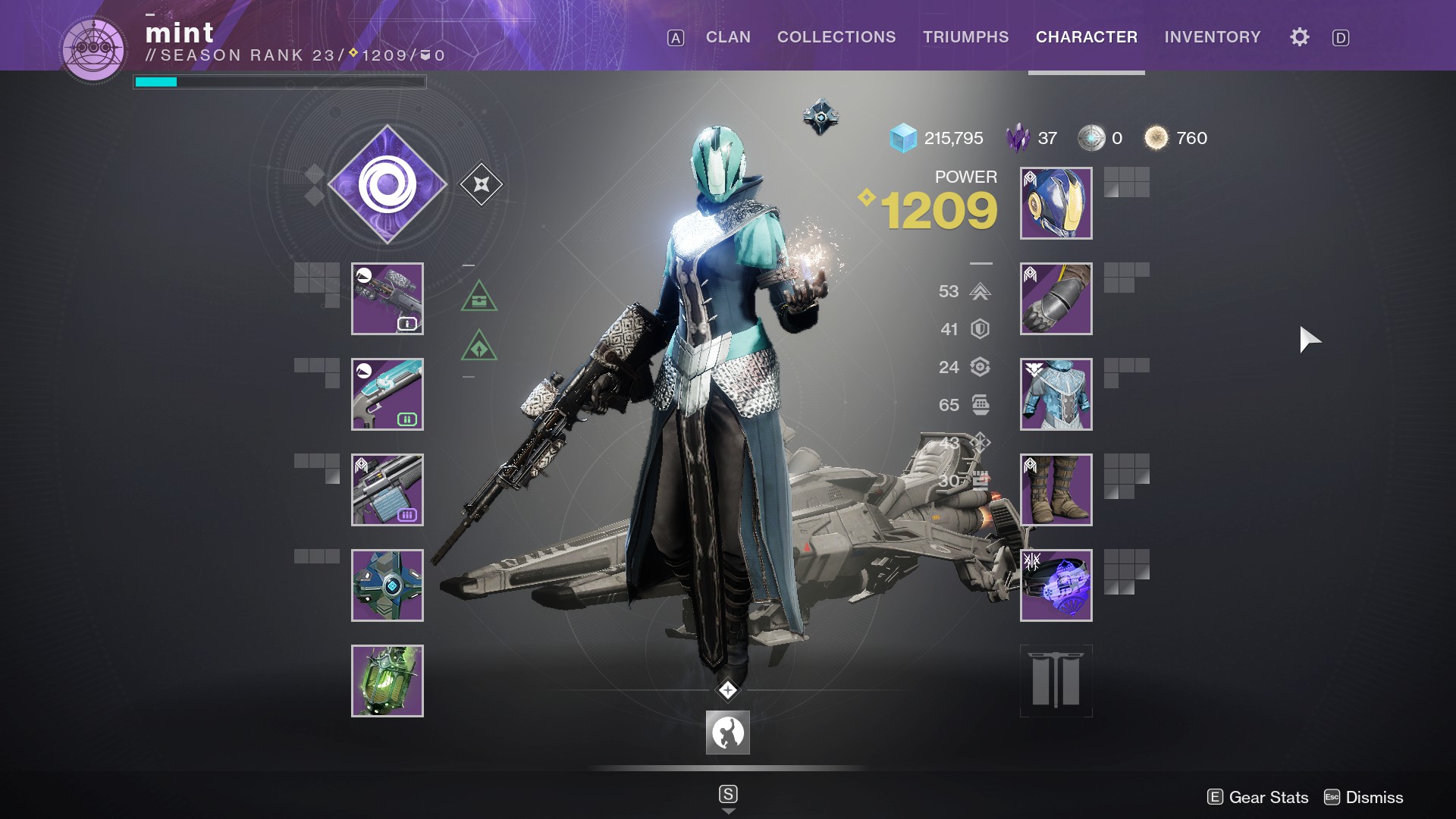Select the blue helmet armor slot
This screenshot has height=819, width=1456.
[1056, 203]
